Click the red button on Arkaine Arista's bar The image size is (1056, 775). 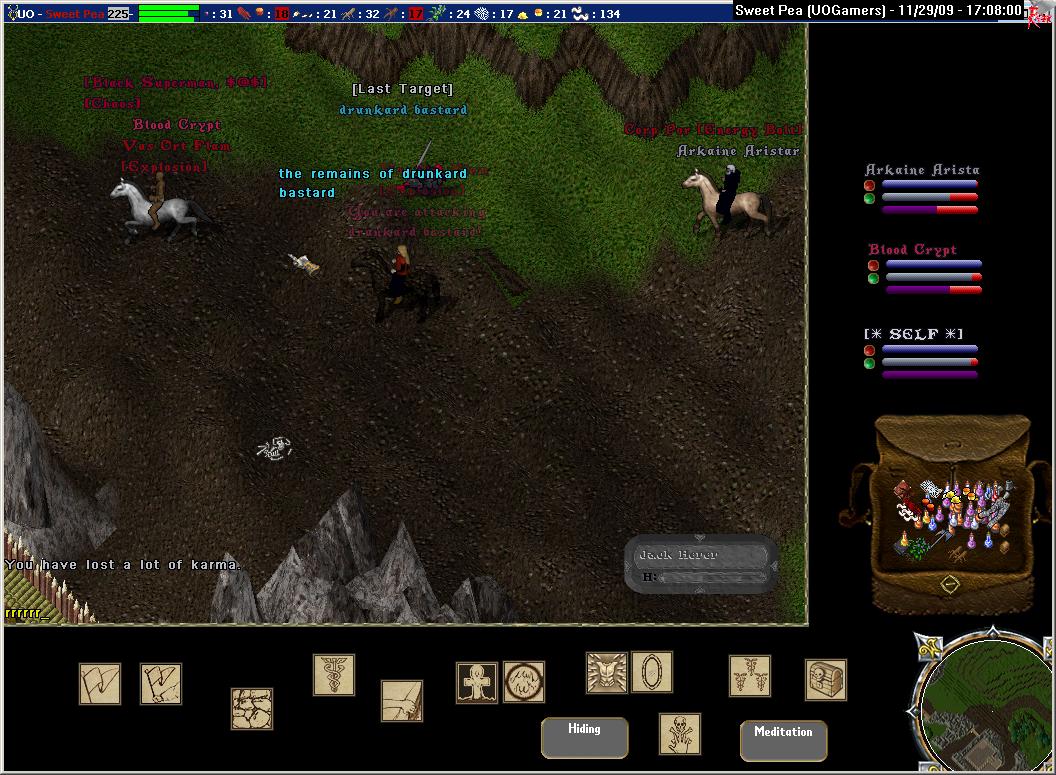click(x=870, y=185)
